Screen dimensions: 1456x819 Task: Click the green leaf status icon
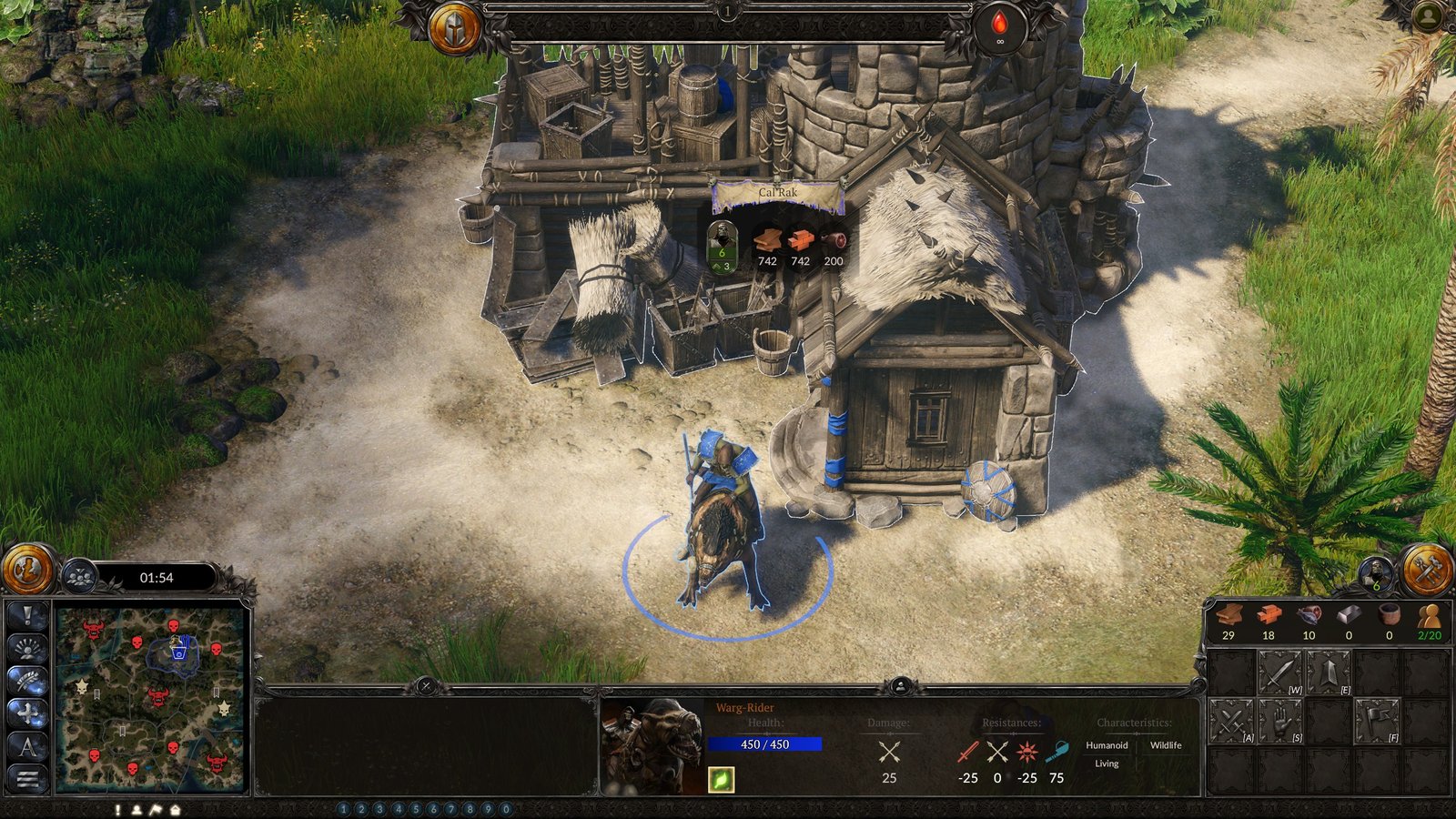pyautogui.click(x=721, y=780)
